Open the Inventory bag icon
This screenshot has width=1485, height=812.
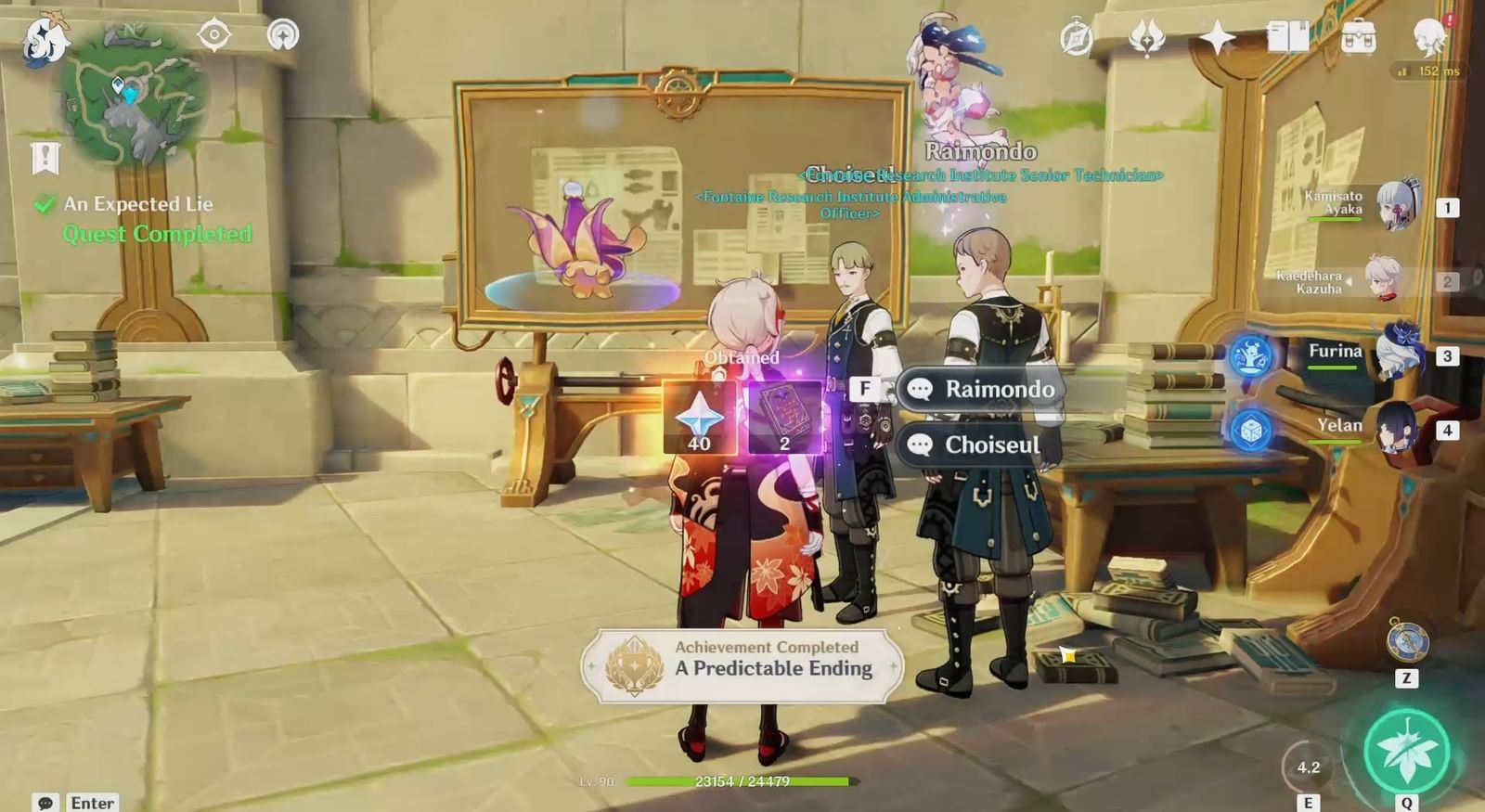click(x=1358, y=37)
